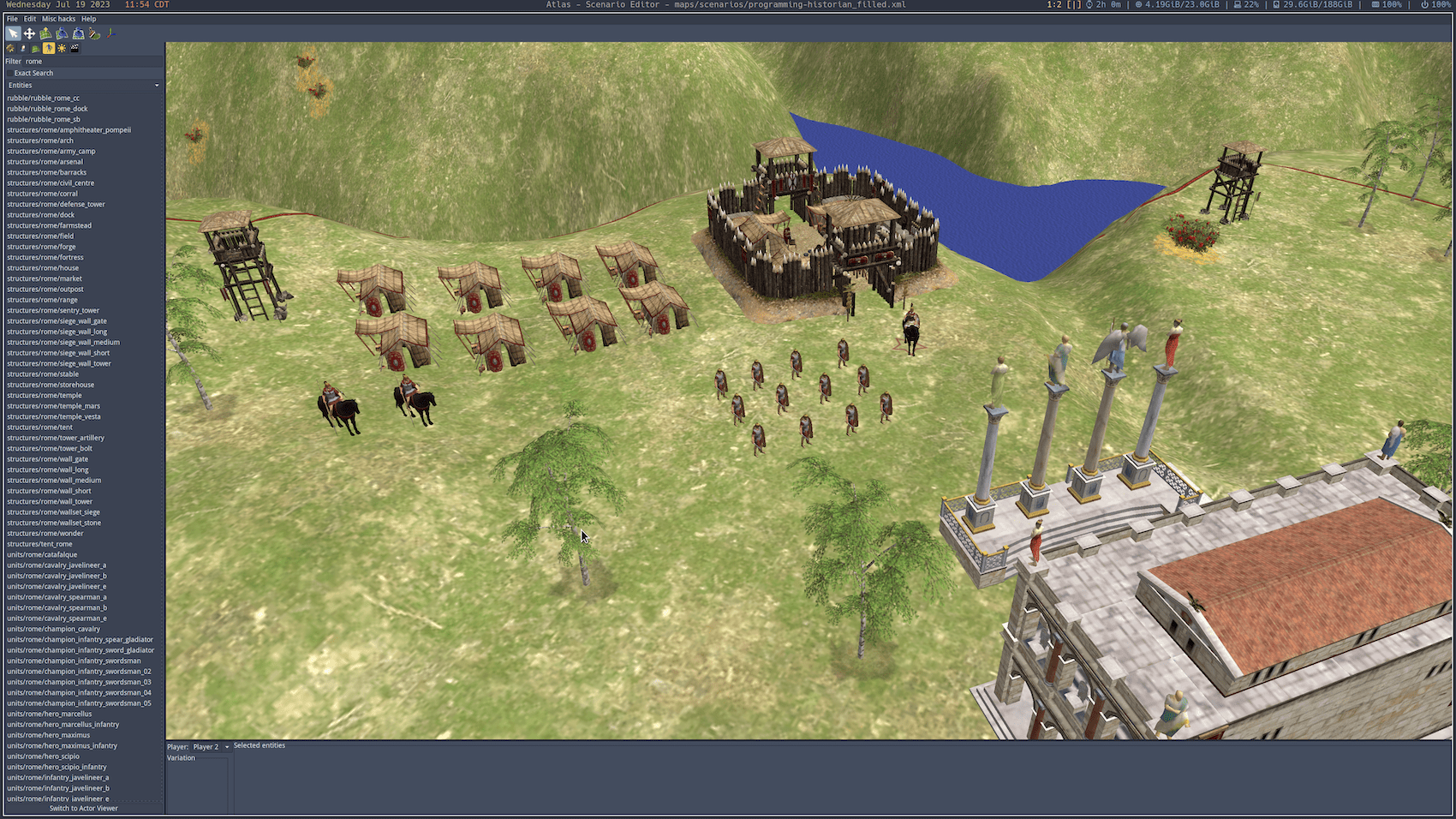
Task: Open the Environment settings panel
Action: coord(62,48)
